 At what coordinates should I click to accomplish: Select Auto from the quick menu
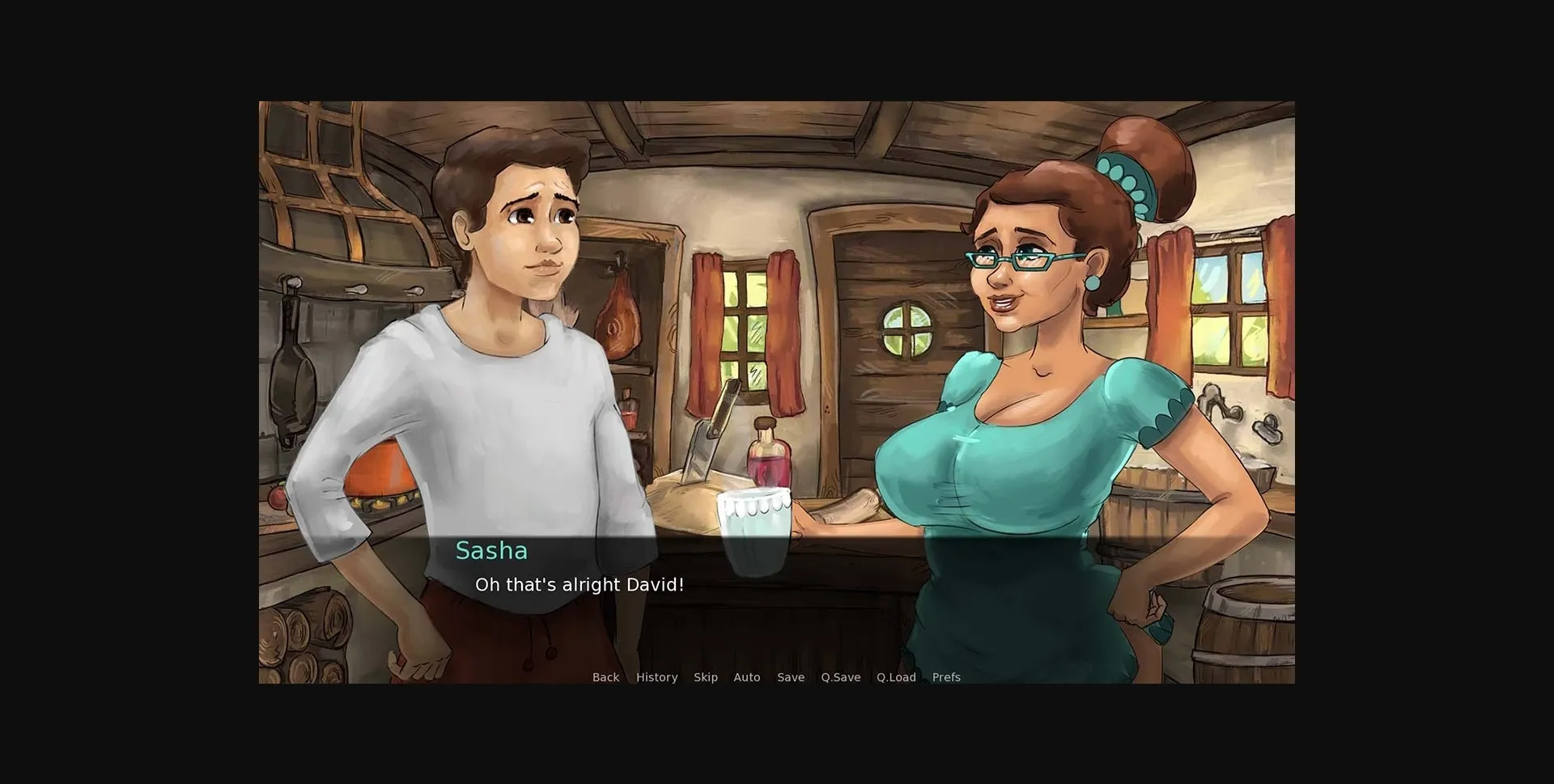(746, 677)
